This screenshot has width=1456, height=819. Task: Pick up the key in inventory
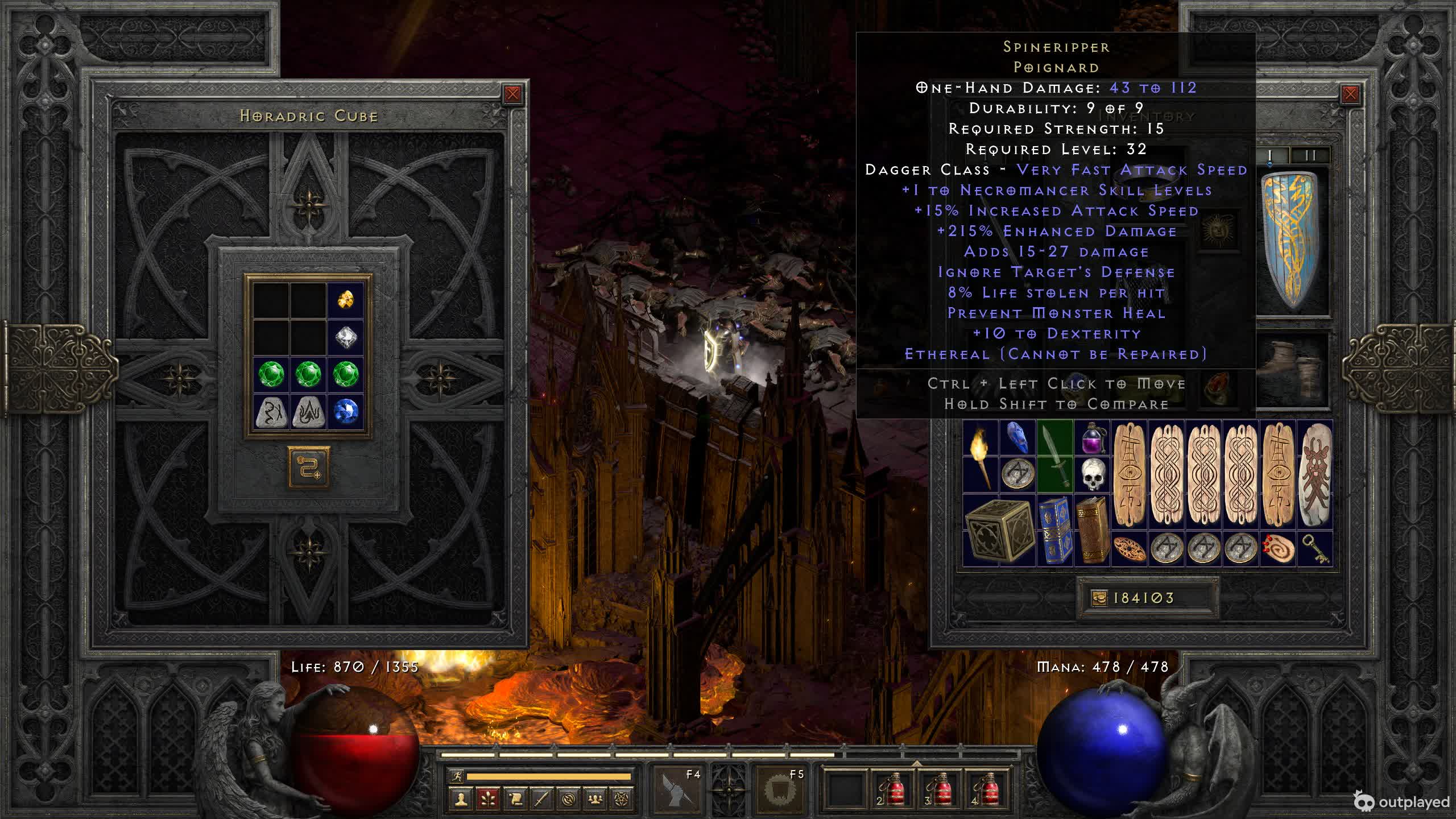pyautogui.click(x=1315, y=549)
